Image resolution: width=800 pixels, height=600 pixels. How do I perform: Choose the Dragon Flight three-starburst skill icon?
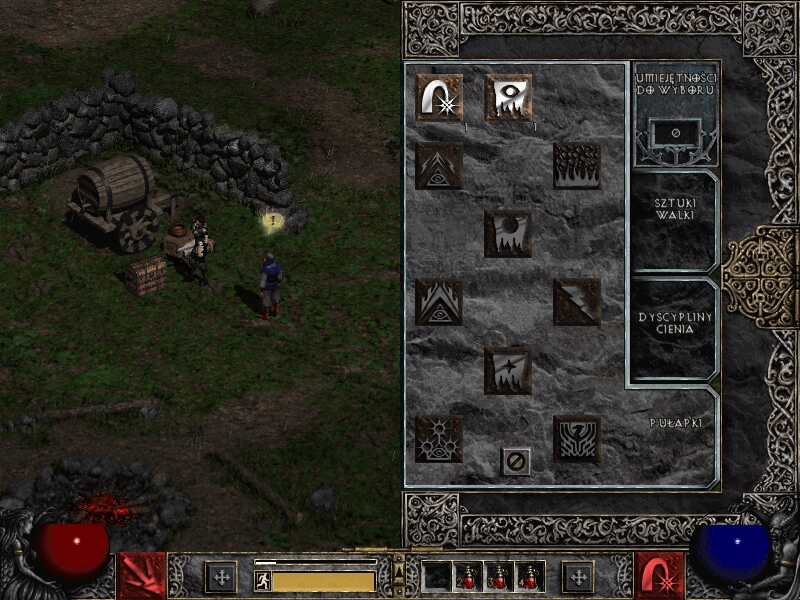tap(439, 438)
